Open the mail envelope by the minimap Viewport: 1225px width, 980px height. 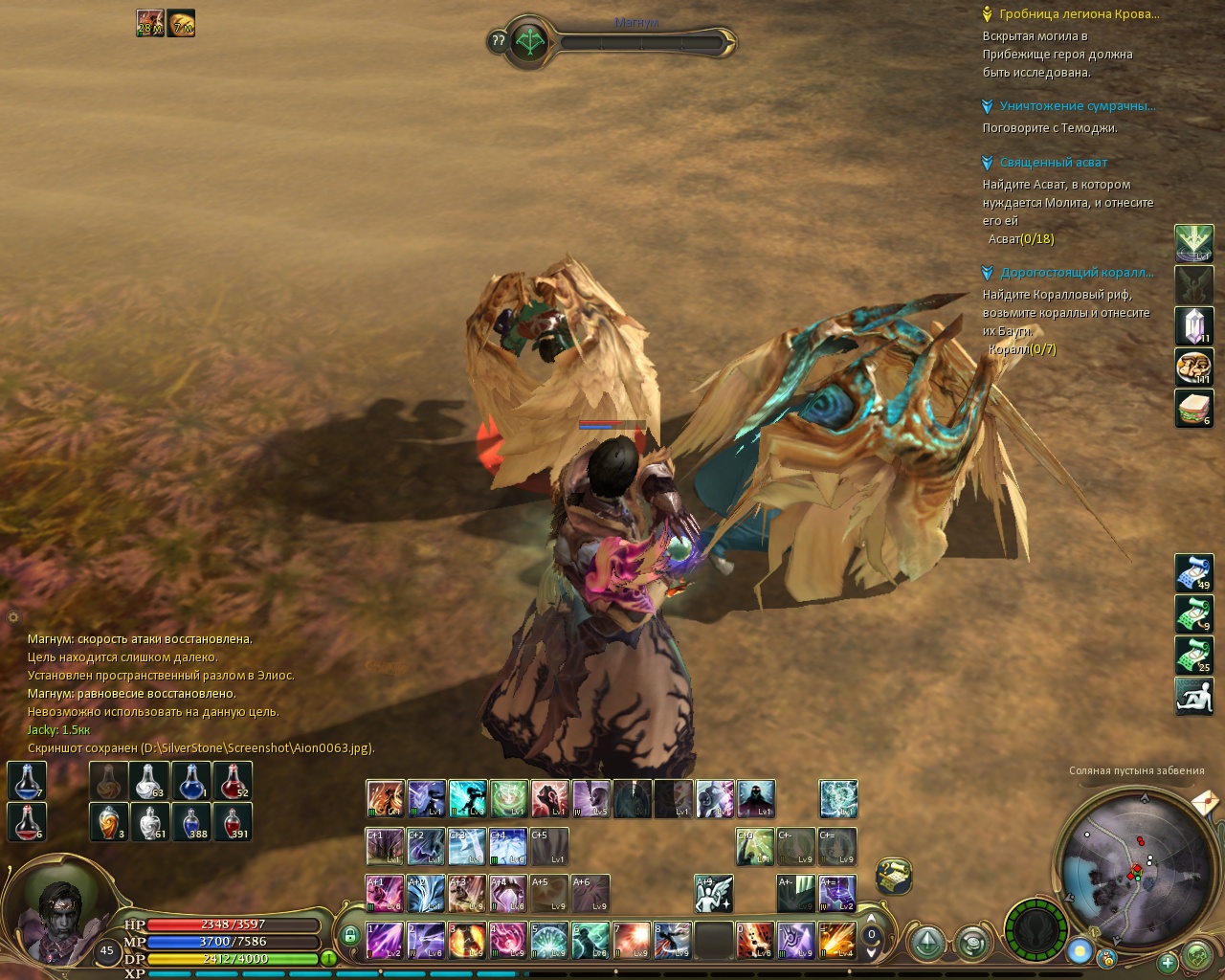coord(1206,802)
